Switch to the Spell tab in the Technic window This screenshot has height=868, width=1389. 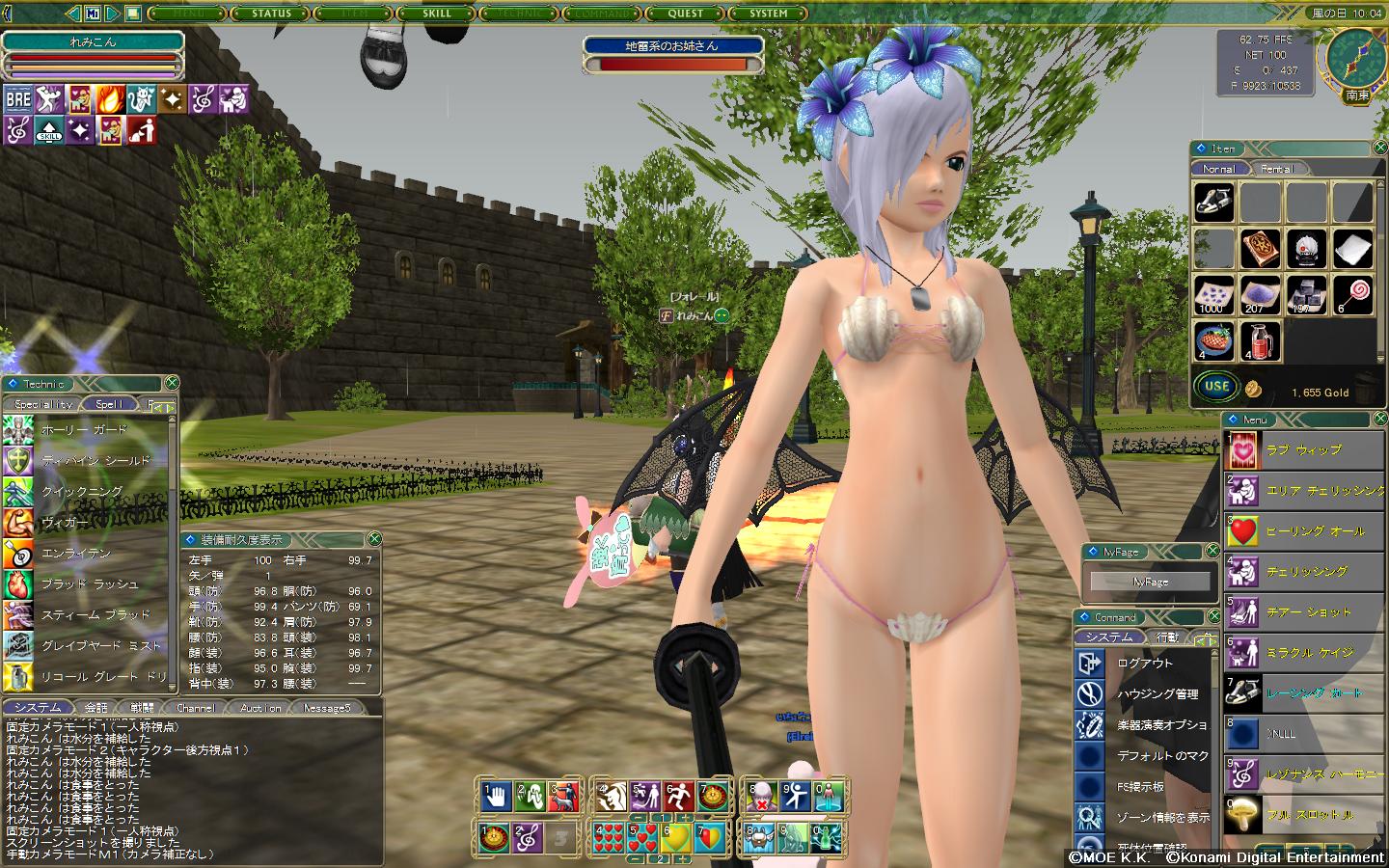point(108,404)
